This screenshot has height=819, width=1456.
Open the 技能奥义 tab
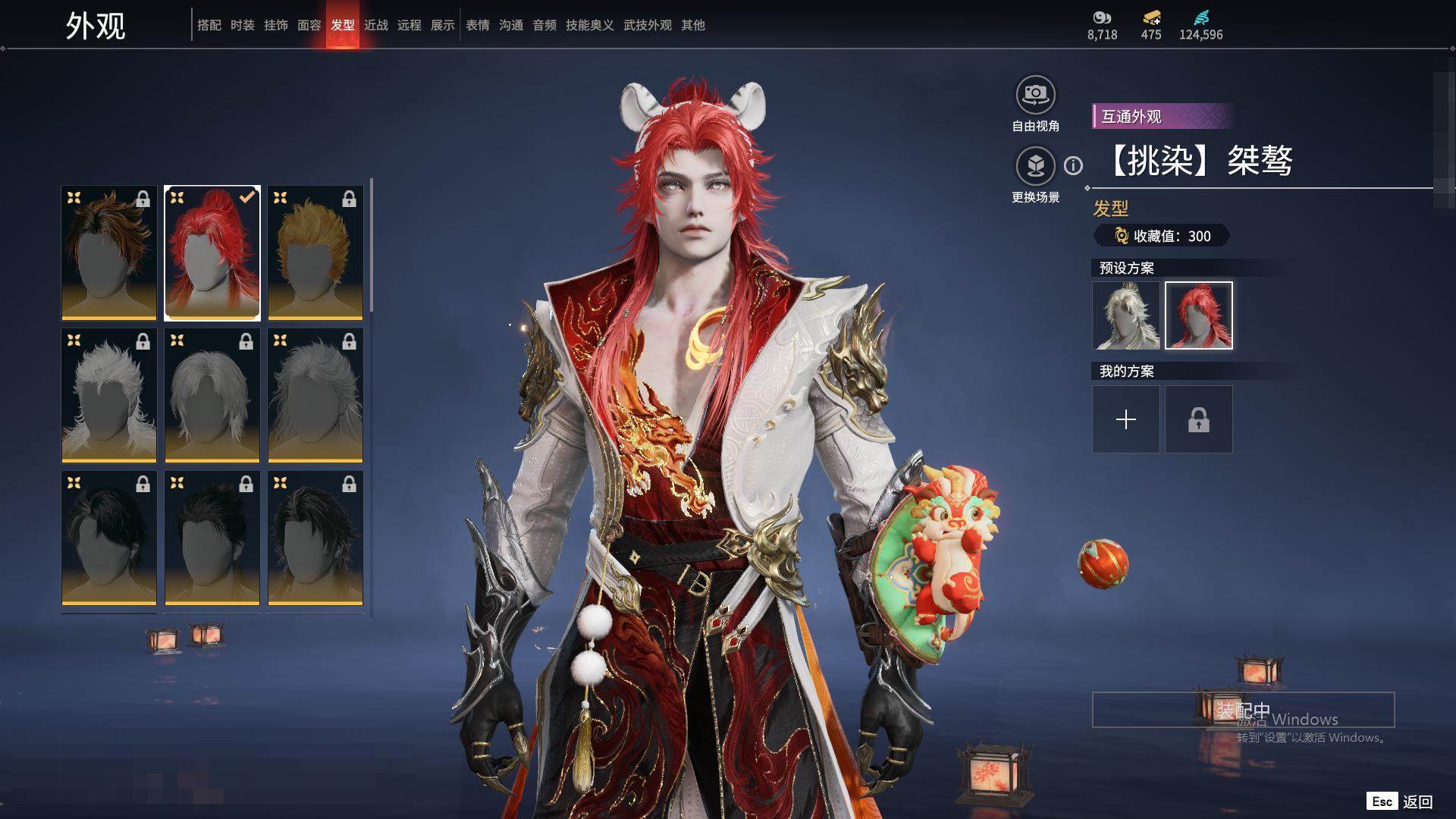click(590, 25)
